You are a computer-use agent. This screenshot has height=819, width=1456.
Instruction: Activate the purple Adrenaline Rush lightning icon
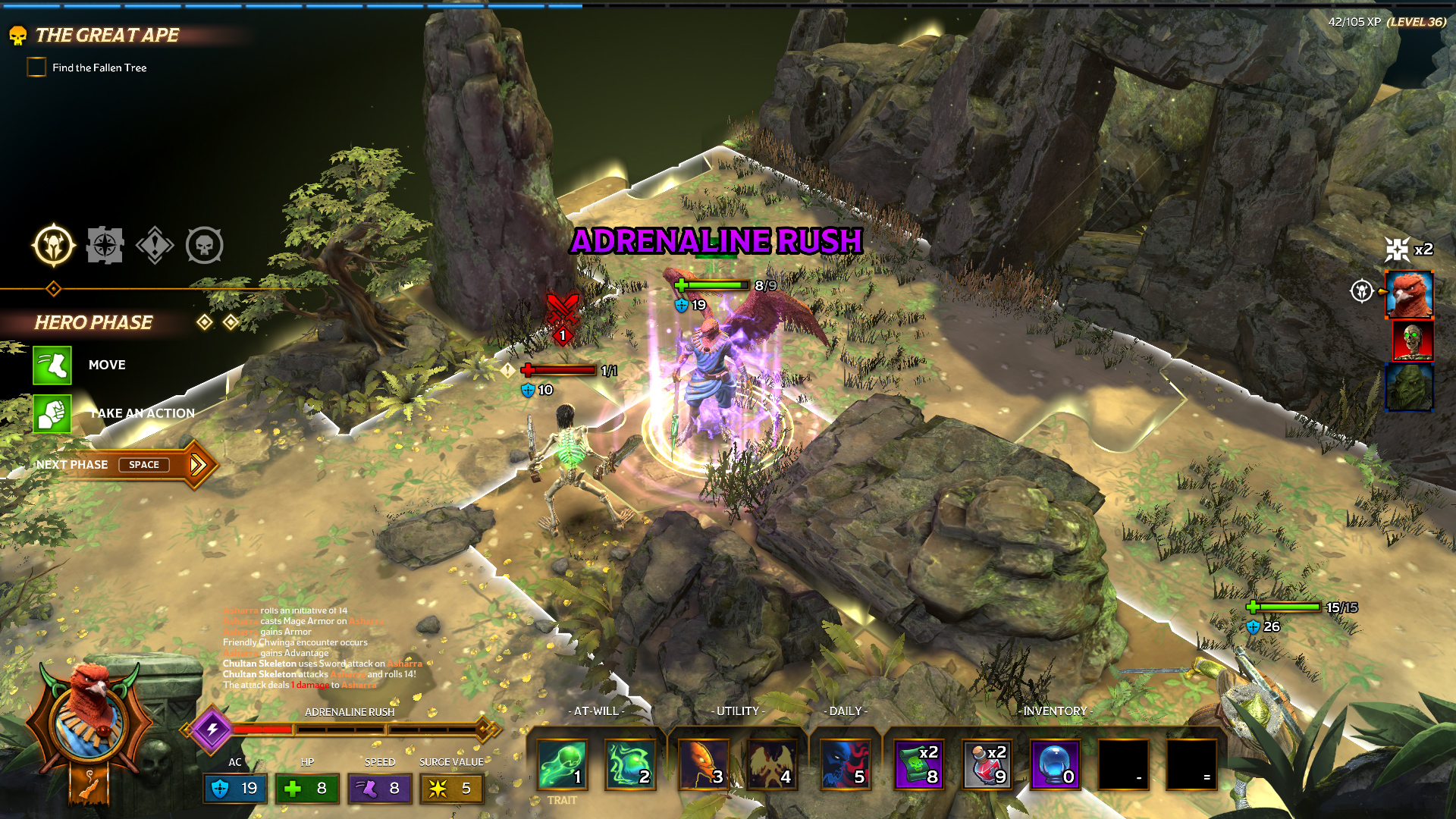click(x=212, y=729)
